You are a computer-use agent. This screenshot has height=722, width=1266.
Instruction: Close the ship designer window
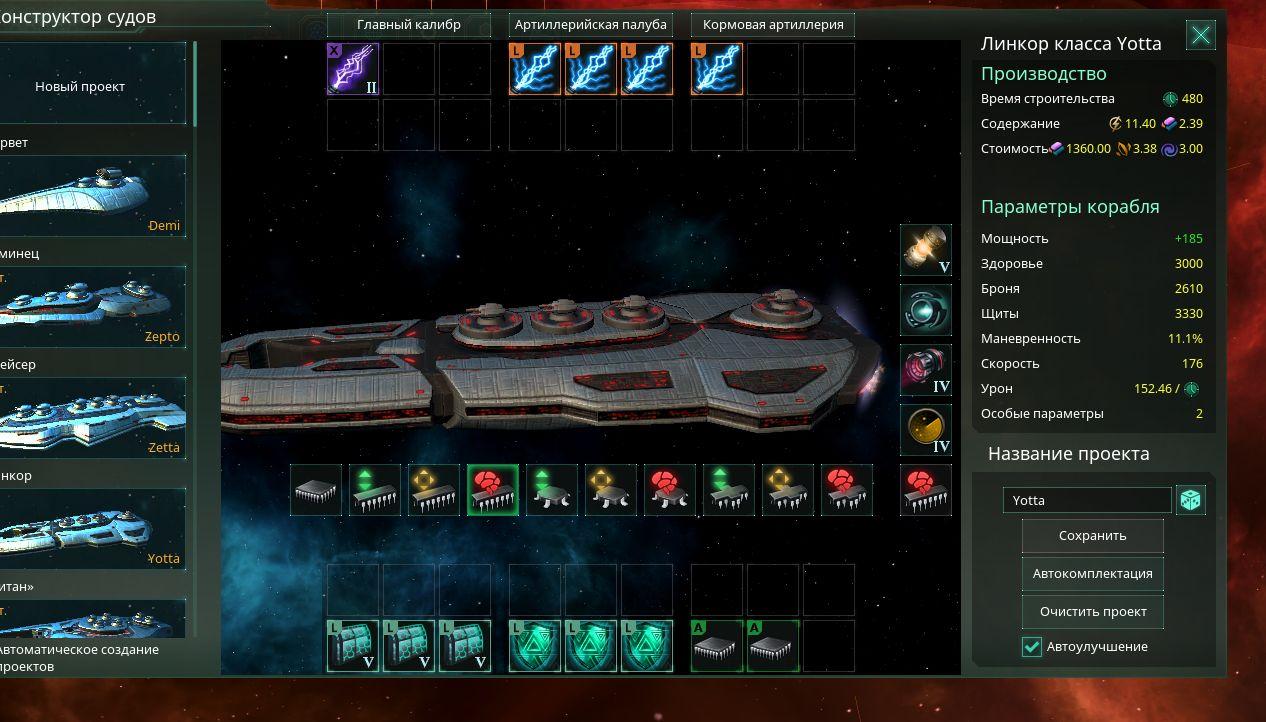tap(1200, 37)
